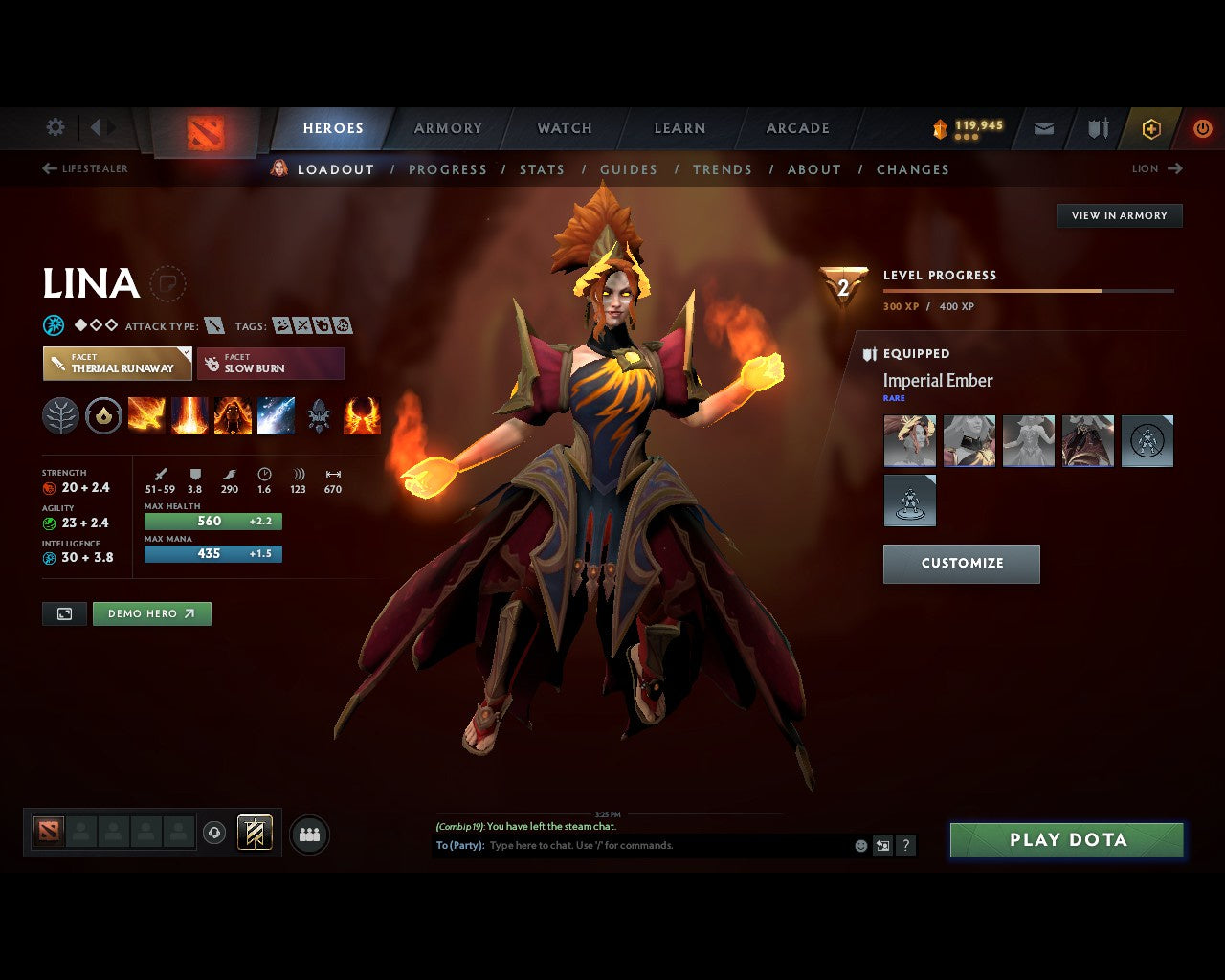Go back to Lifestealer with the left arrow

click(48, 168)
